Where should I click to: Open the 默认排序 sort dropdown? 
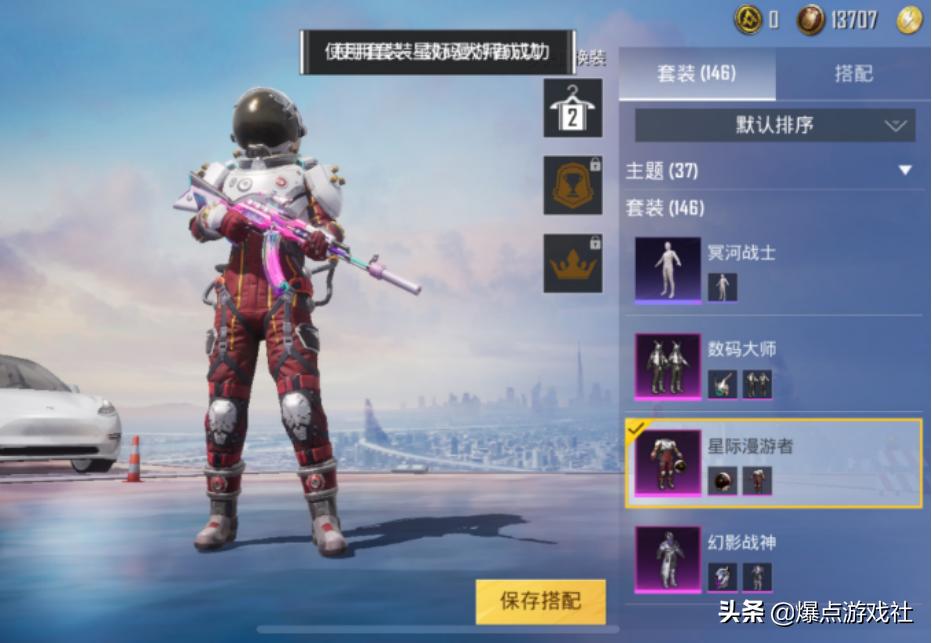pyautogui.click(x=775, y=126)
